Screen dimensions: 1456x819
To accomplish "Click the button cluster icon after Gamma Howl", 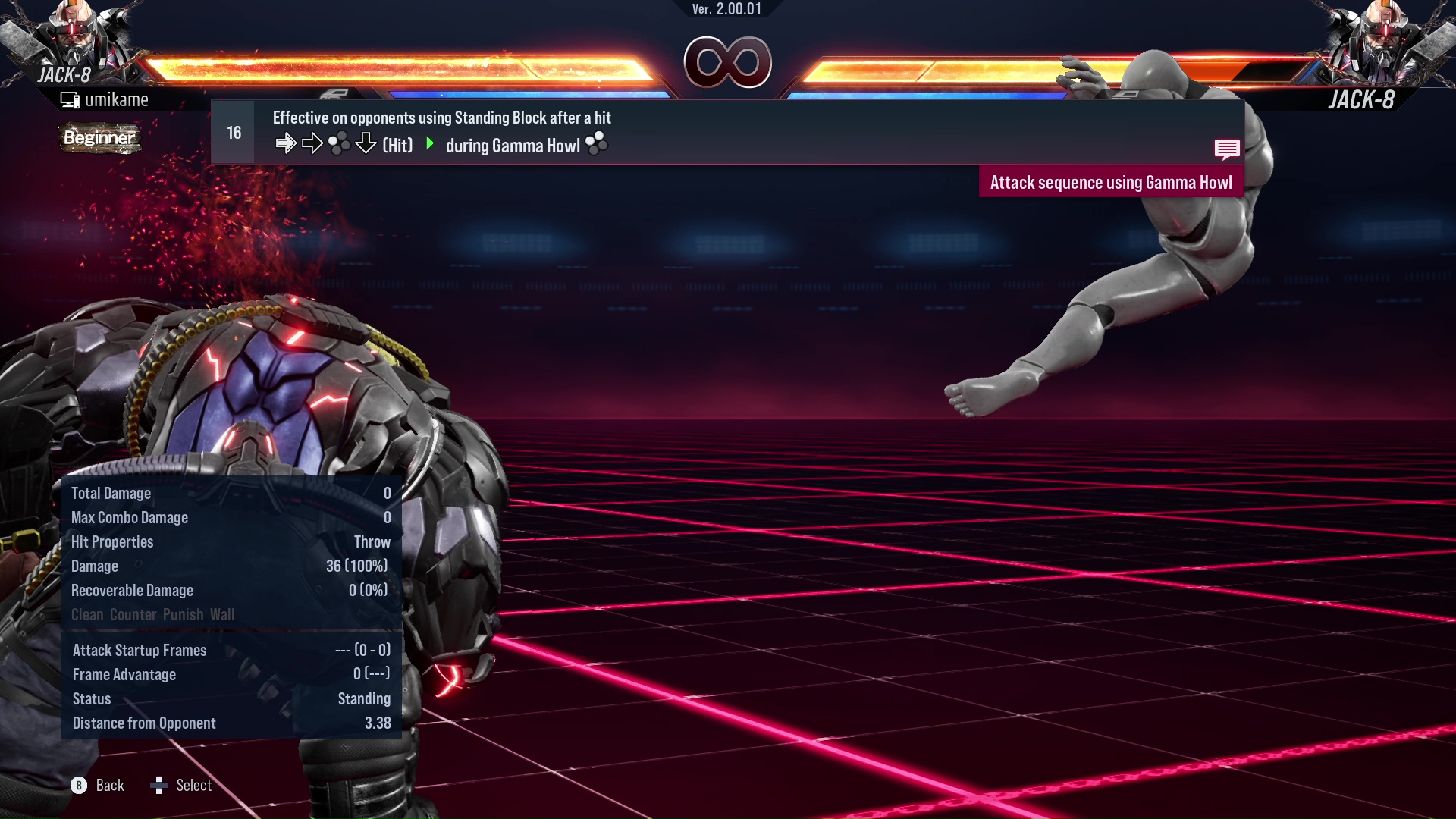I will pyautogui.click(x=598, y=144).
